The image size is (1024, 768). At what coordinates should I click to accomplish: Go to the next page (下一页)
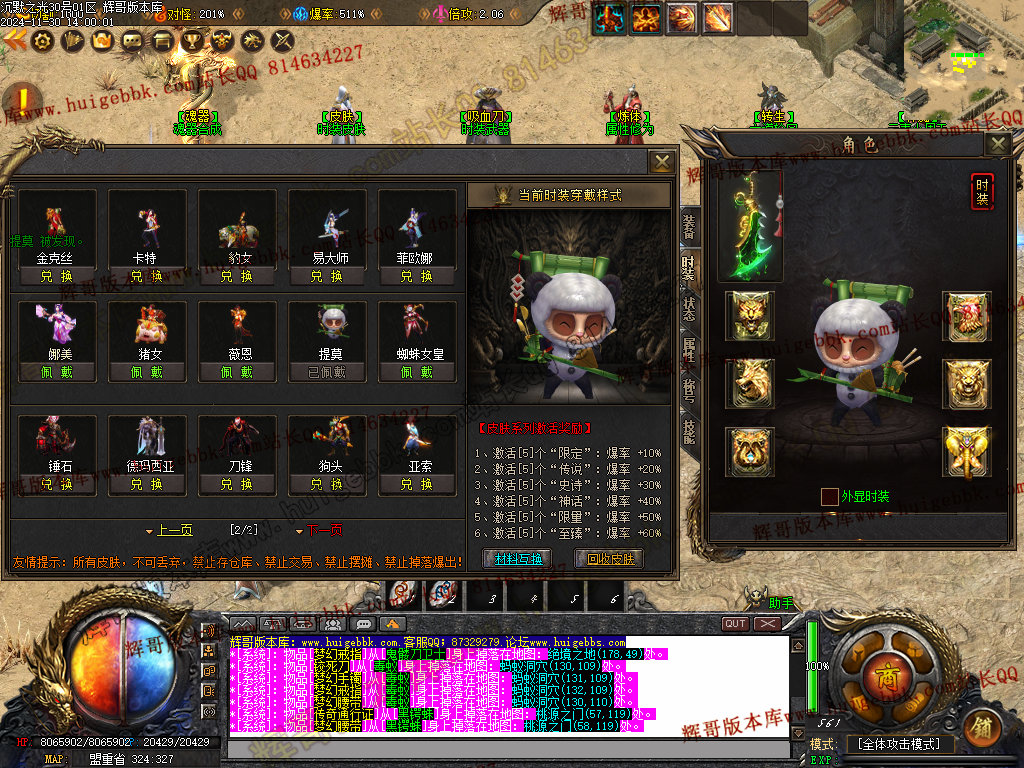pyautogui.click(x=322, y=530)
